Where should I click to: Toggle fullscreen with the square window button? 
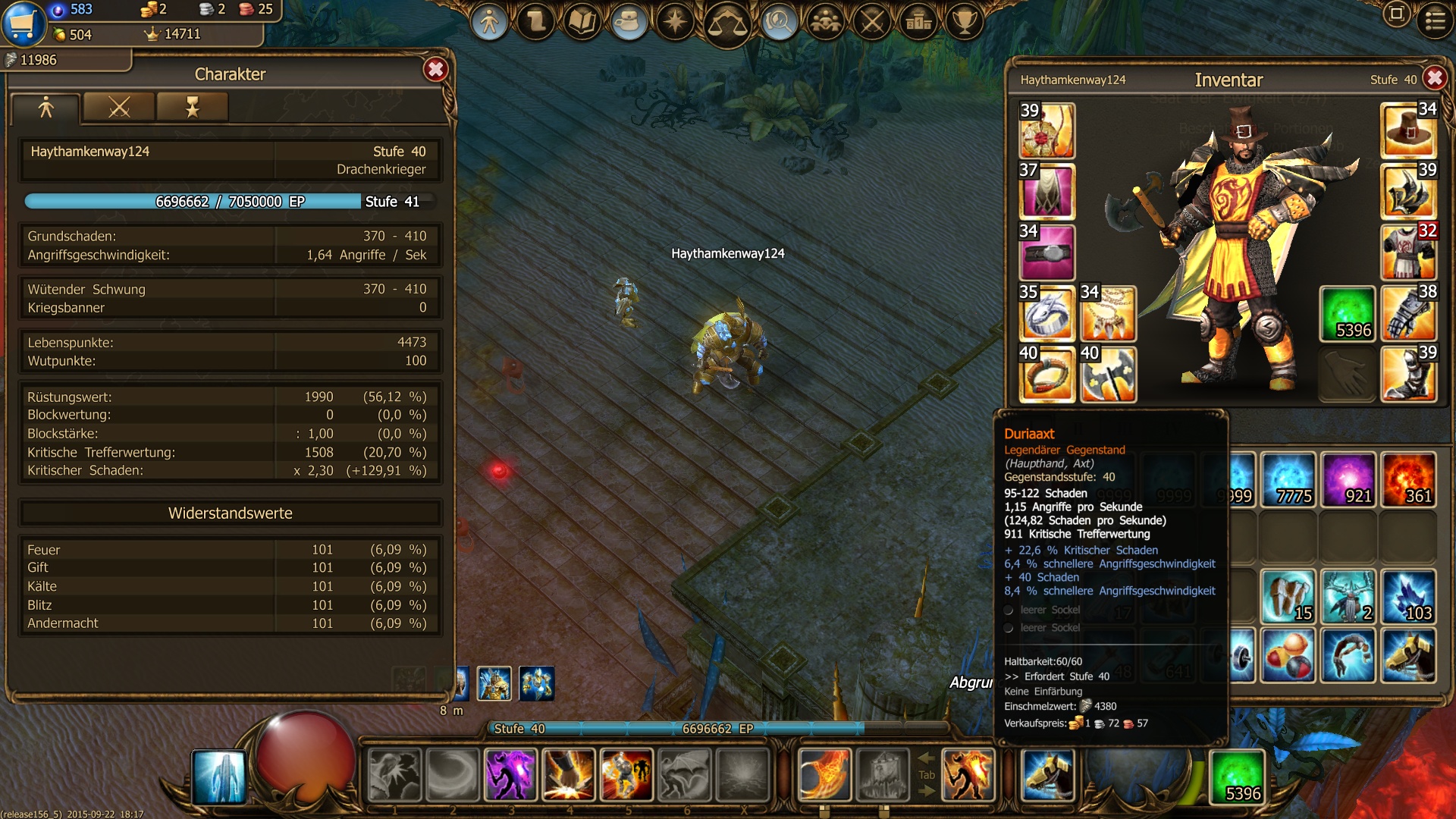pos(1396,14)
